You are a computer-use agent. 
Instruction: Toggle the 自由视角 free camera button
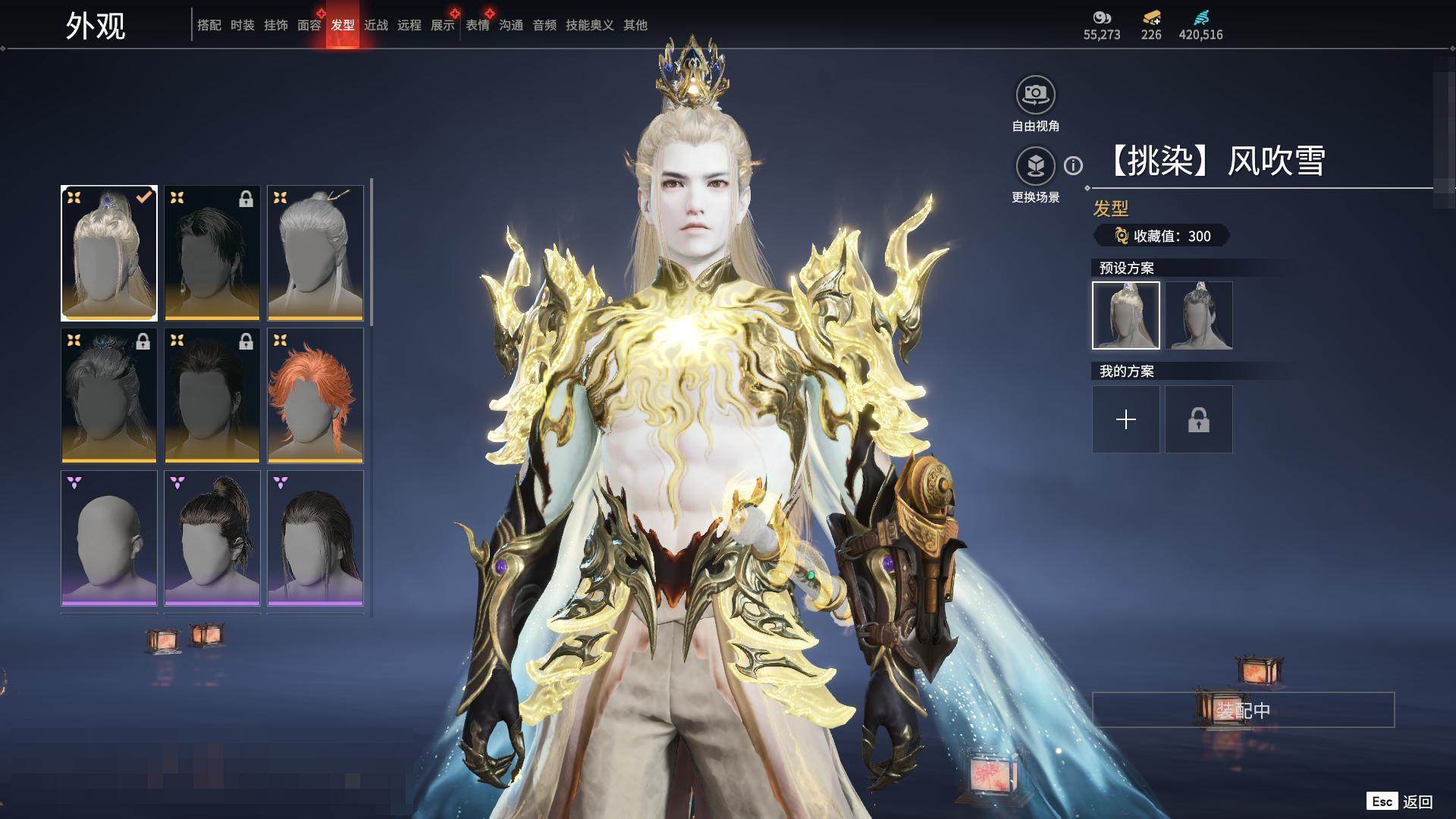[x=1035, y=95]
